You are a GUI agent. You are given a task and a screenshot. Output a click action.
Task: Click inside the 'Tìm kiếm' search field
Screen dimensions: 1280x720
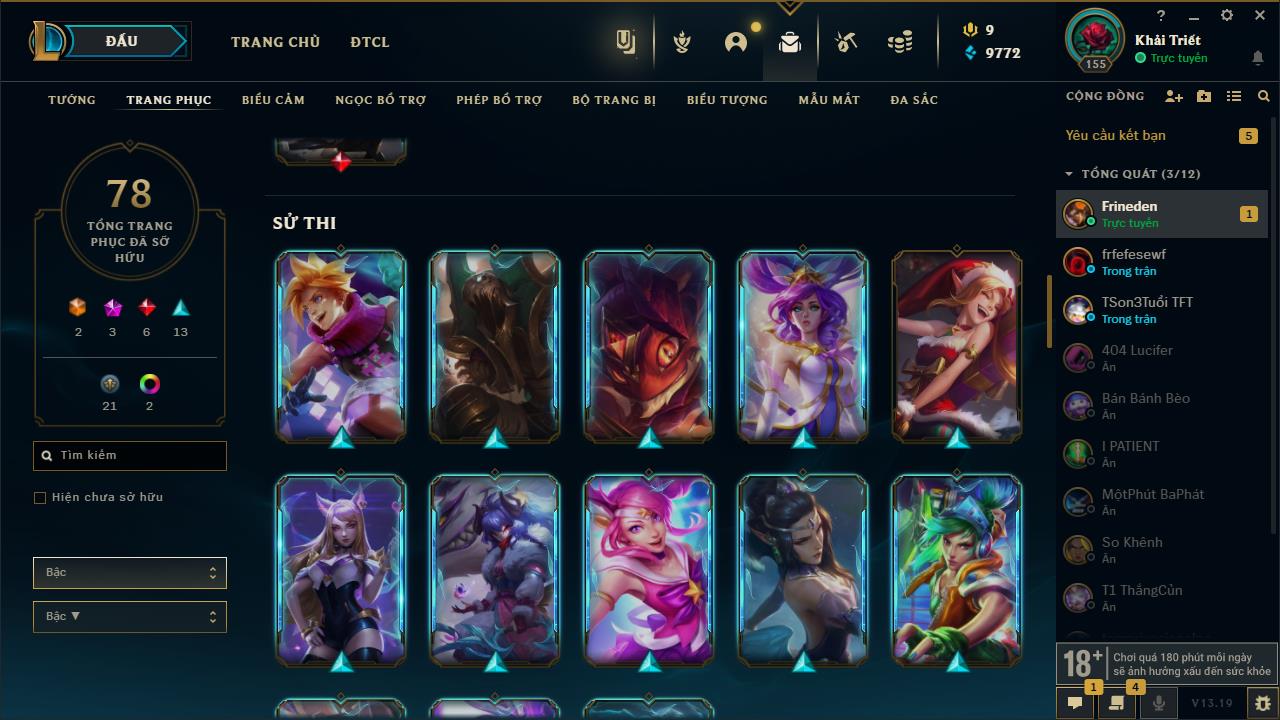tap(129, 455)
